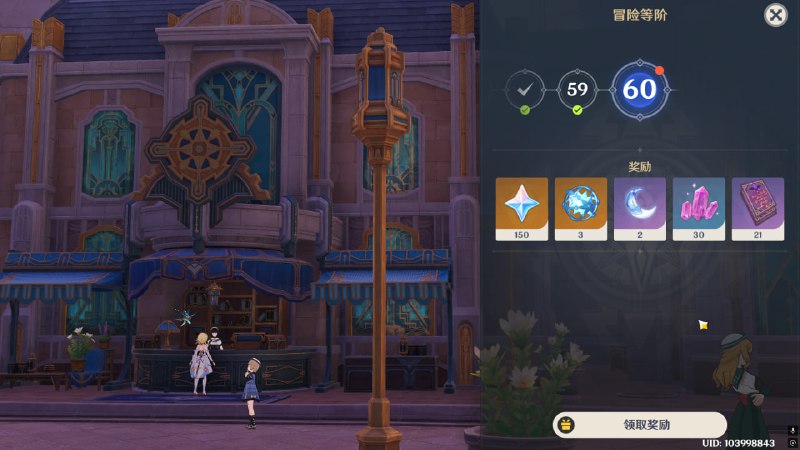Inspect the crescent moon reward of 2

[x=640, y=208]
